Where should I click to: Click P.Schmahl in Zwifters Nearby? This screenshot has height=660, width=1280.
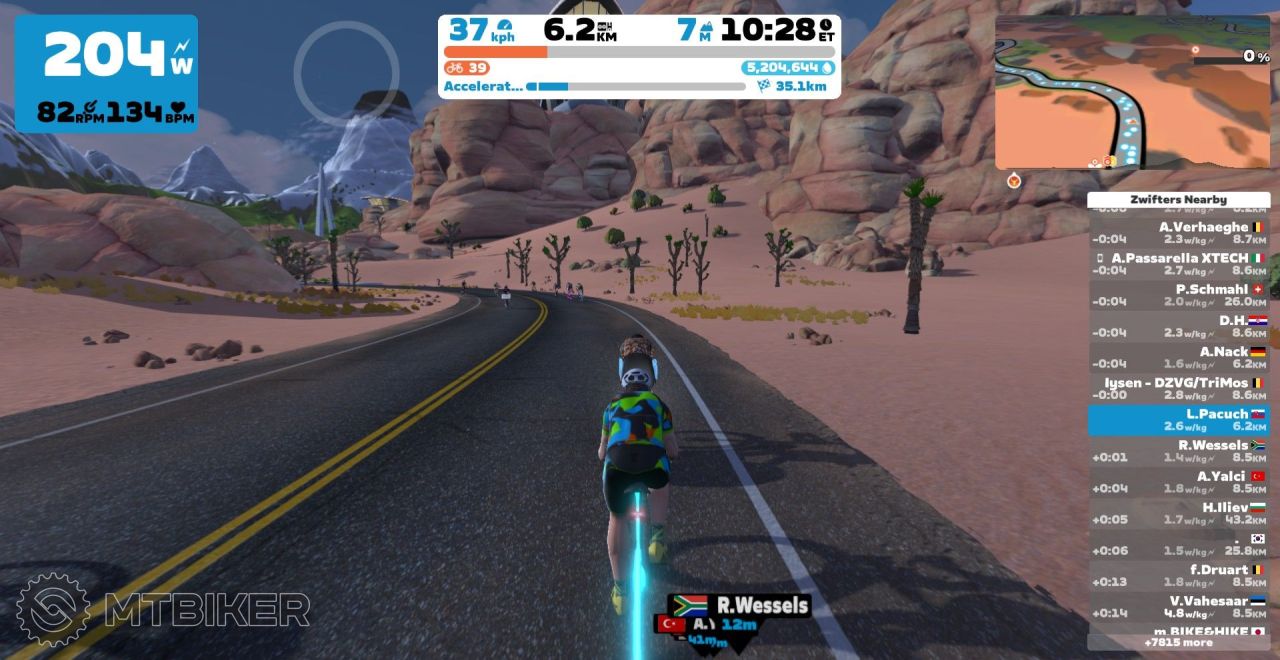tap(1178, 295)
